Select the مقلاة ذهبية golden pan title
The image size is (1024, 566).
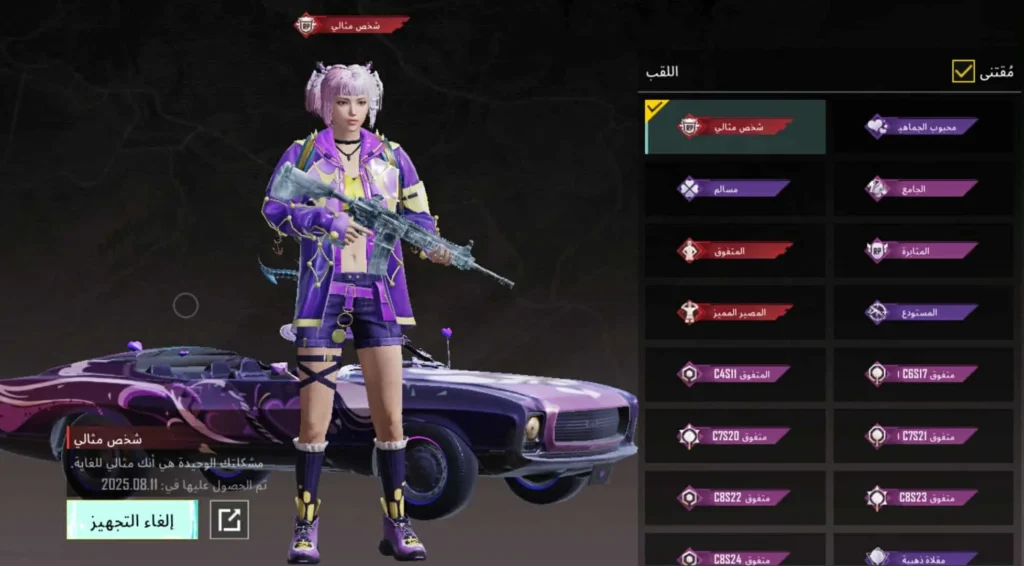922,554
